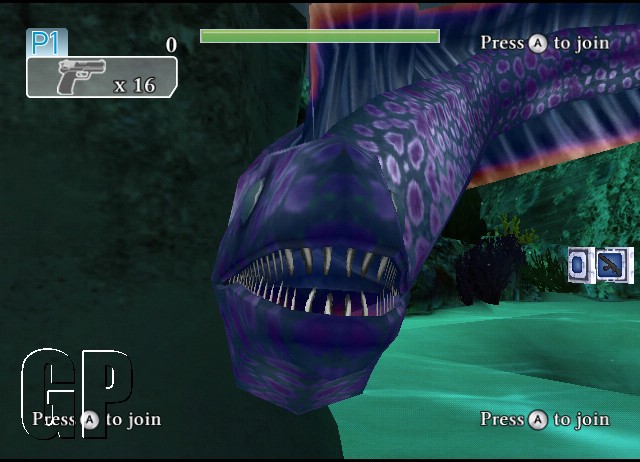Select the rifle icon in the blue box
The height and width of the screenshot is (462, 640).
click(x=608, y=264)
